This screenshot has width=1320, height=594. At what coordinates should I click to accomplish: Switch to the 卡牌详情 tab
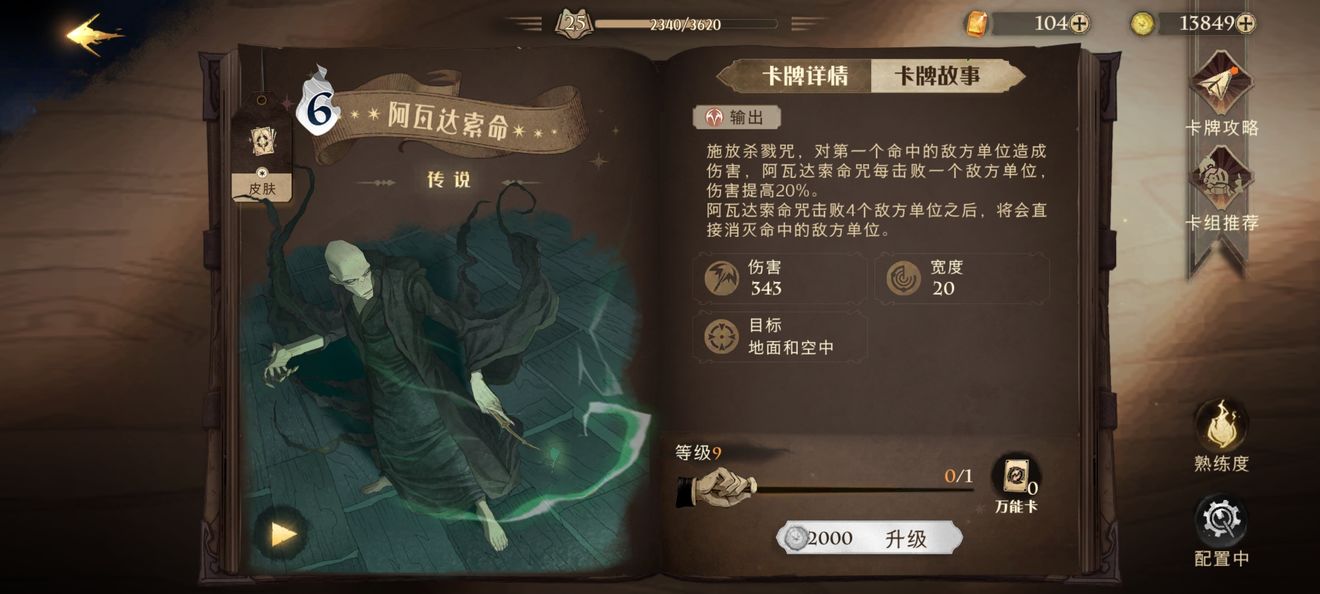pyautogui.click(x=804, y=77)
